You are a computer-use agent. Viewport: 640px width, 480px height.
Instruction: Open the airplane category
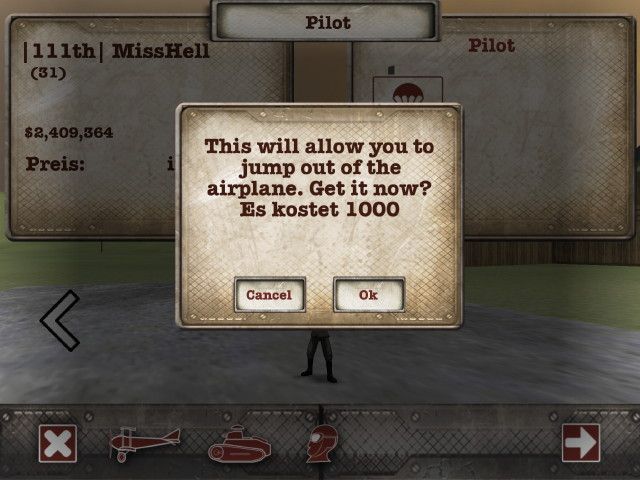(146, 442)
